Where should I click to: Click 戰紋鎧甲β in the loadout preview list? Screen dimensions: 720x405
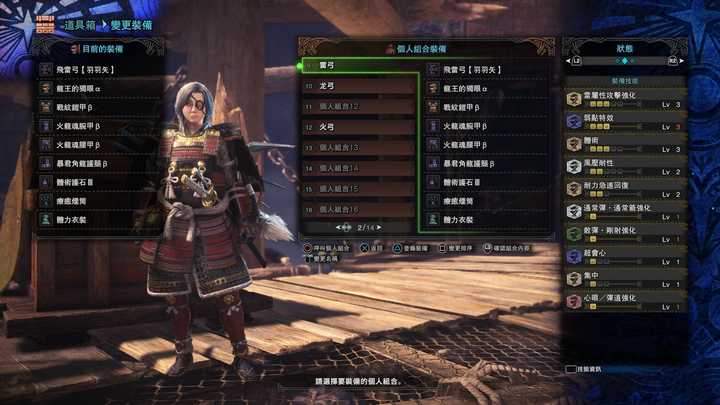click(488, 108)
